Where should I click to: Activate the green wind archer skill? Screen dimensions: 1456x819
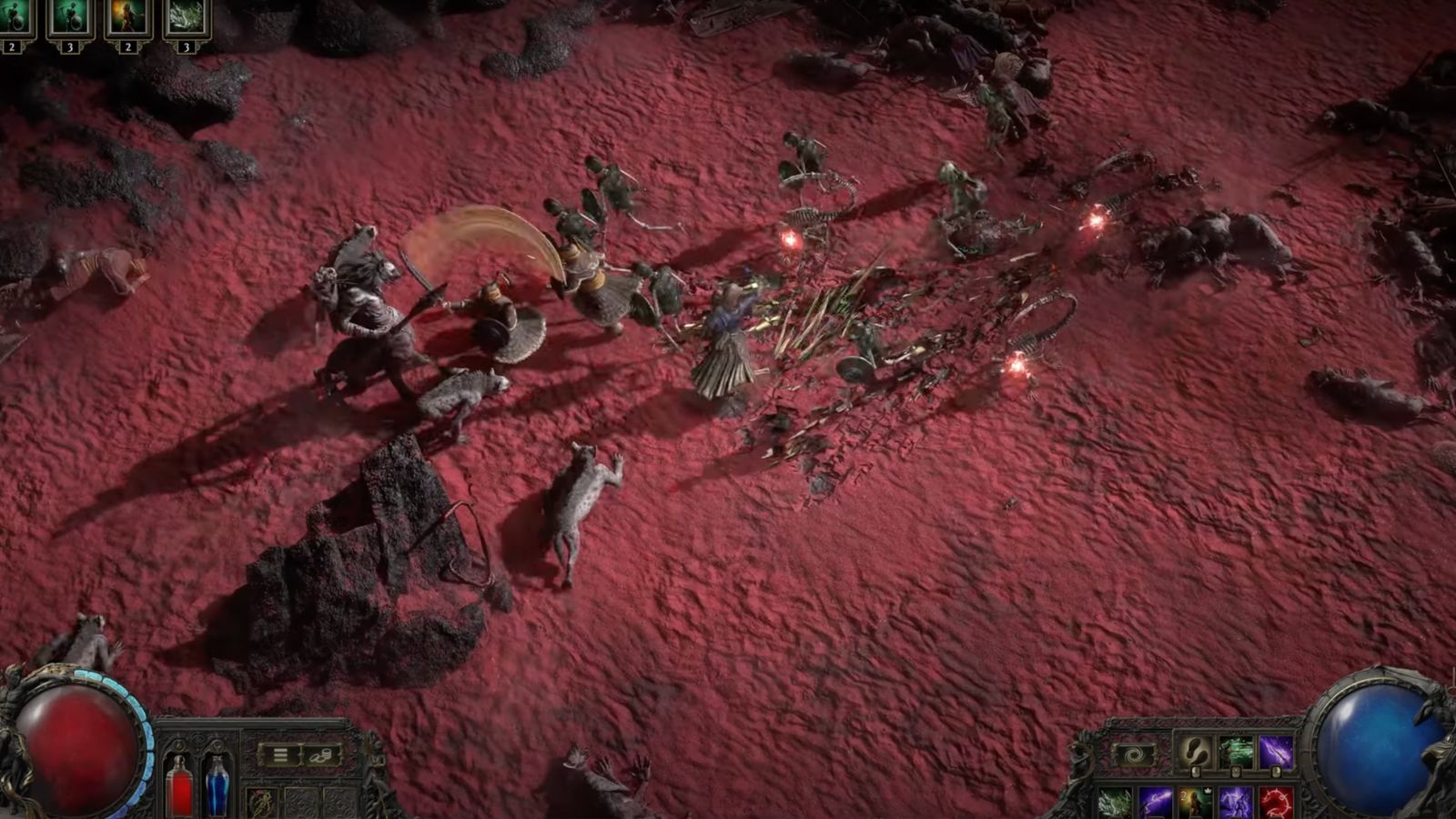[x=1235, y=753]
